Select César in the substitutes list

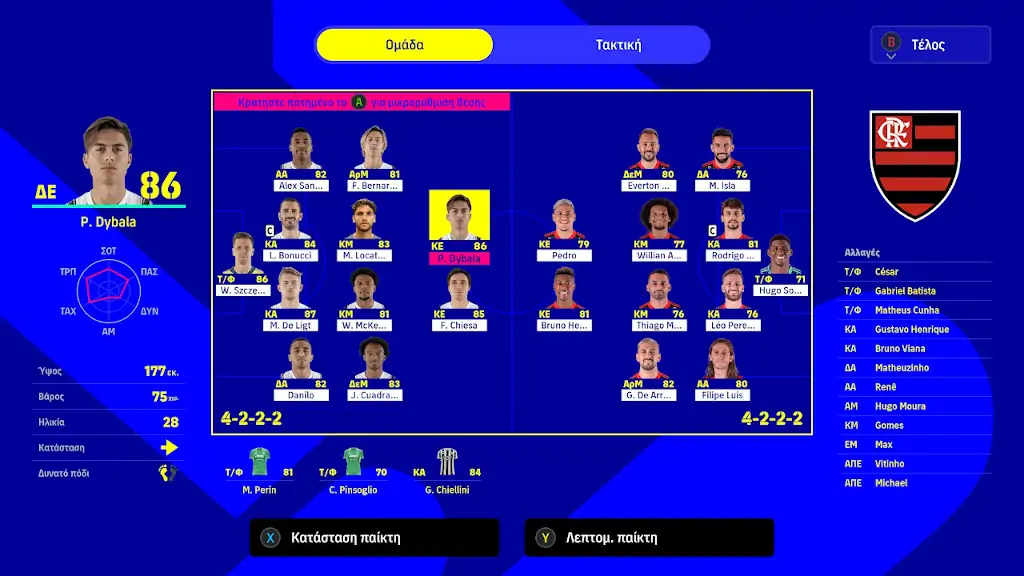click(886, 272)
